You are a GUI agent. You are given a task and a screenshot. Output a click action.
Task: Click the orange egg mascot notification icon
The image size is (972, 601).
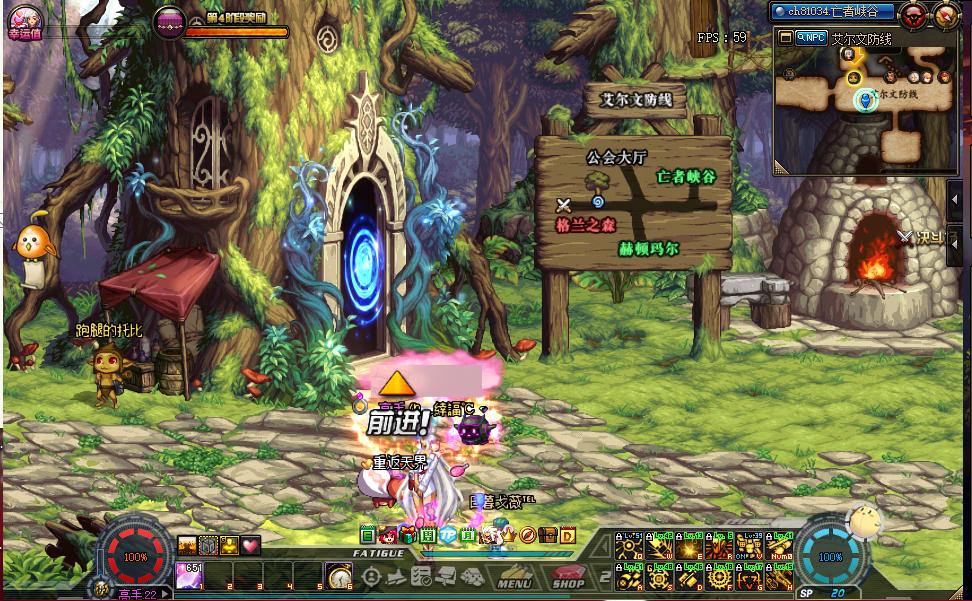click(29, 243)
